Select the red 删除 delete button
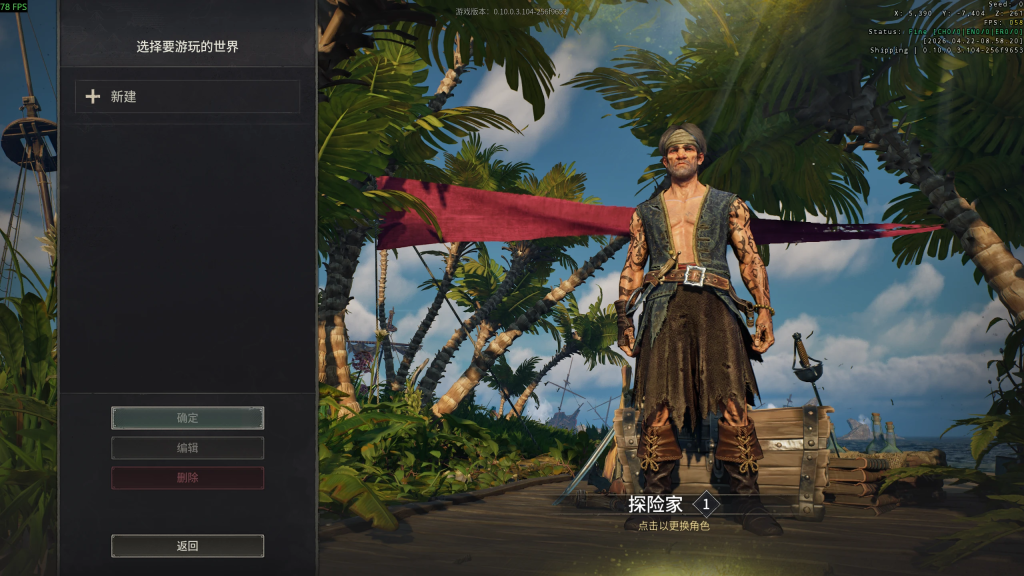This screenshot has width=1024, height=576. pos(187,478)
